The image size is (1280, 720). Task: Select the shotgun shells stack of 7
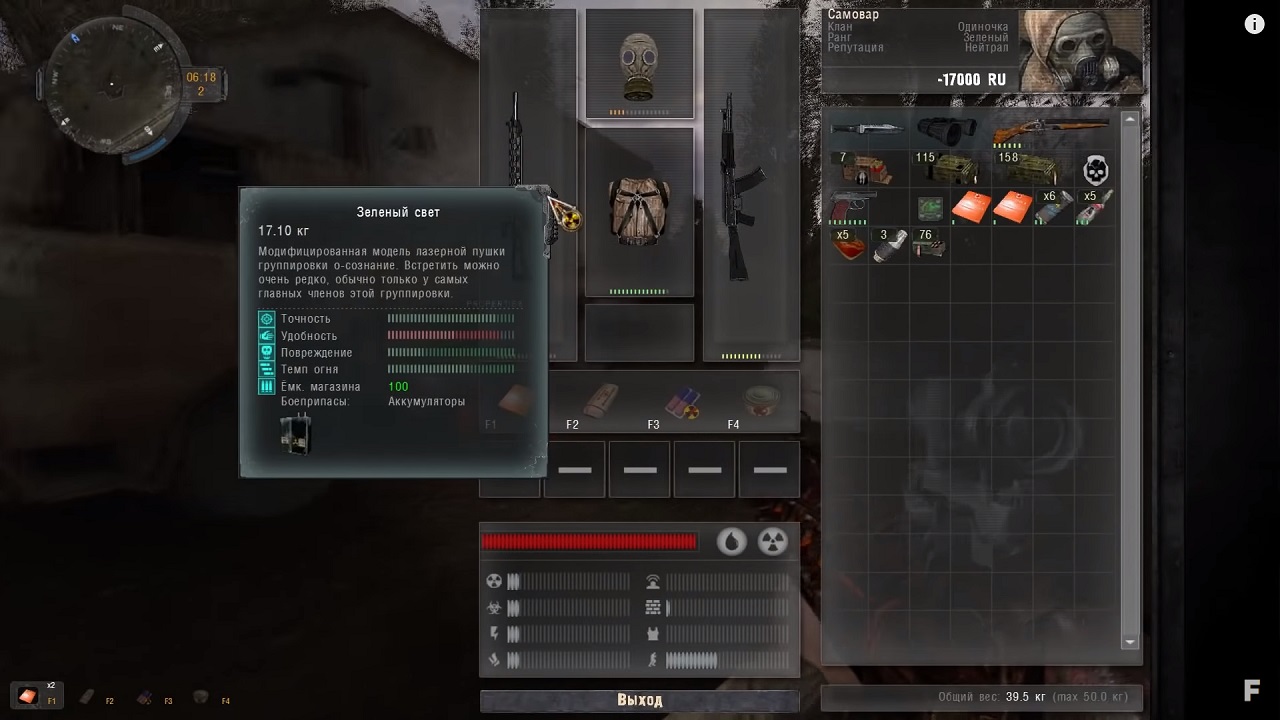click(x=866, y=168)
